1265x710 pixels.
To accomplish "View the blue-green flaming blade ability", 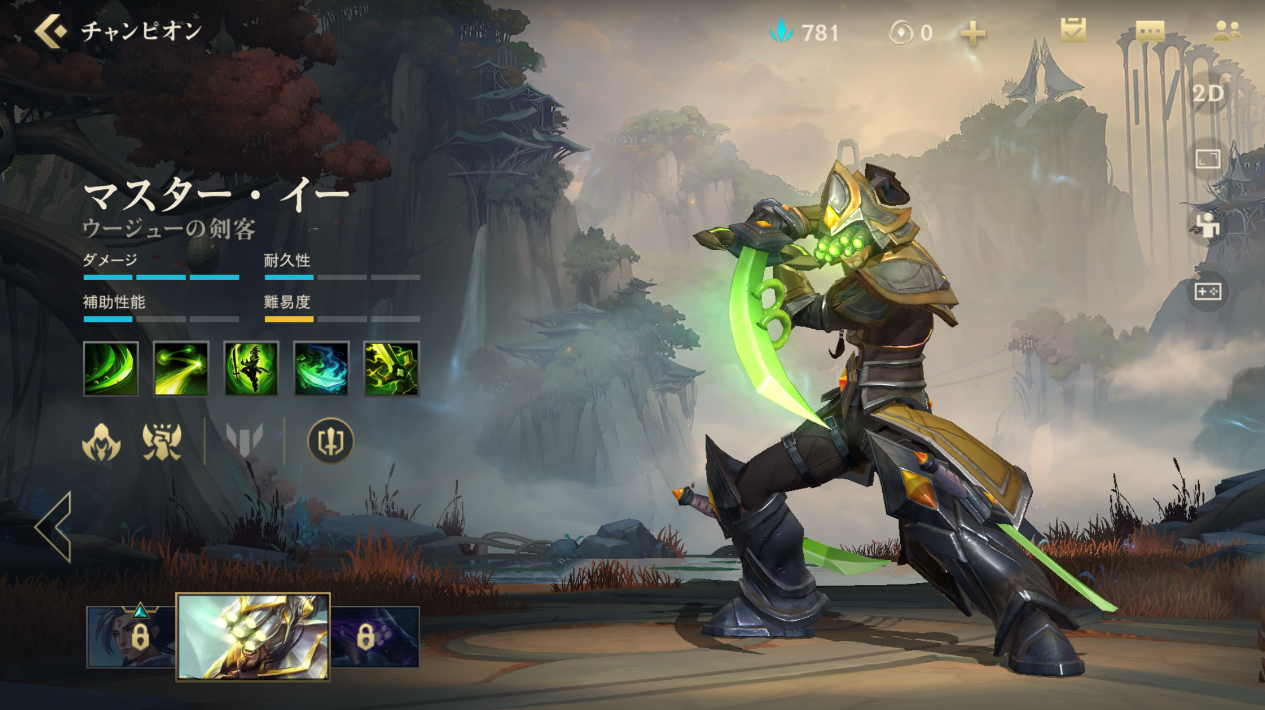I will point(321,368).
